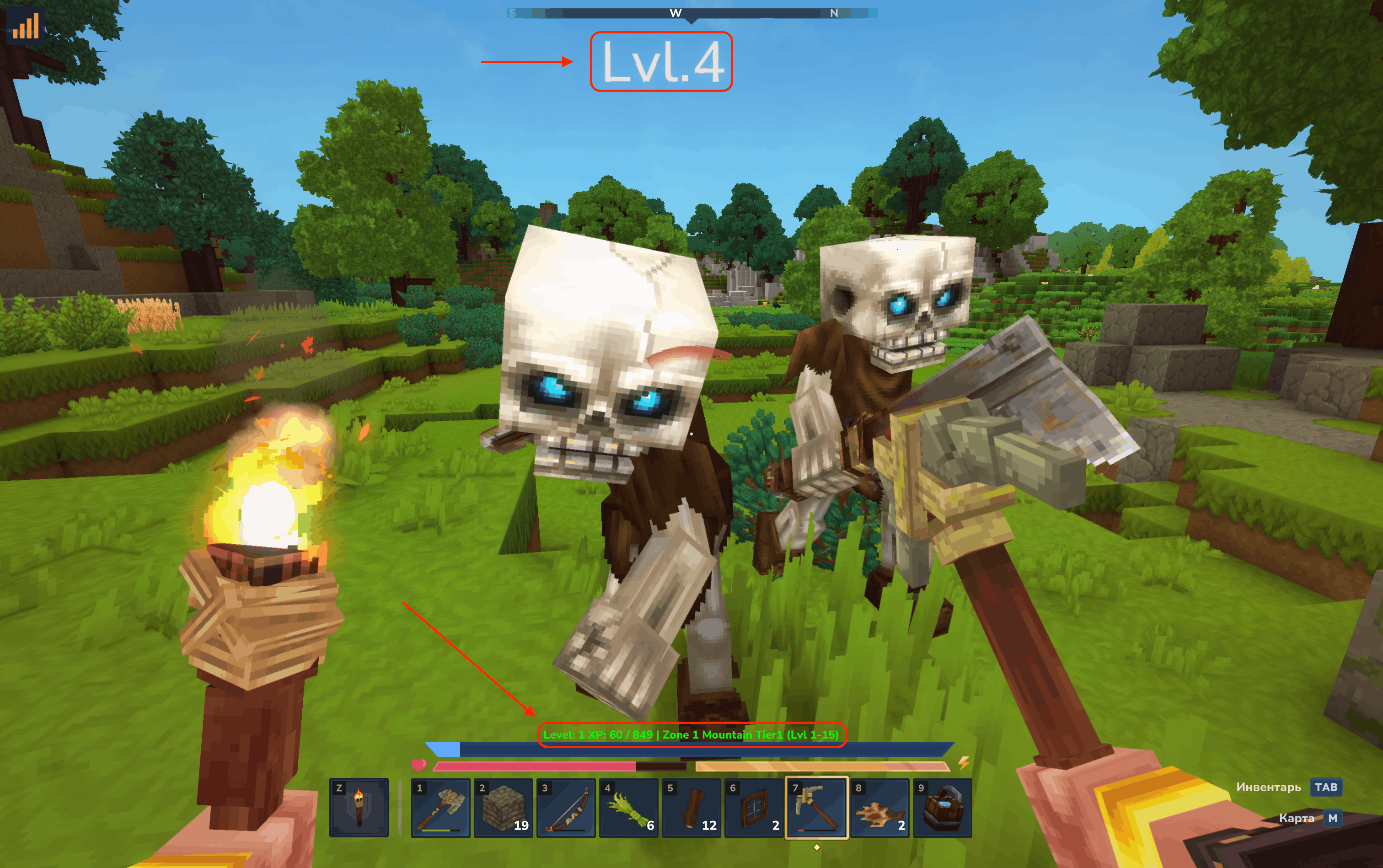Image resolution: width=1383 pixels, height=868 pixels.
Task: Select the wooden window frame slot
Action: click(x=754, y=807)
